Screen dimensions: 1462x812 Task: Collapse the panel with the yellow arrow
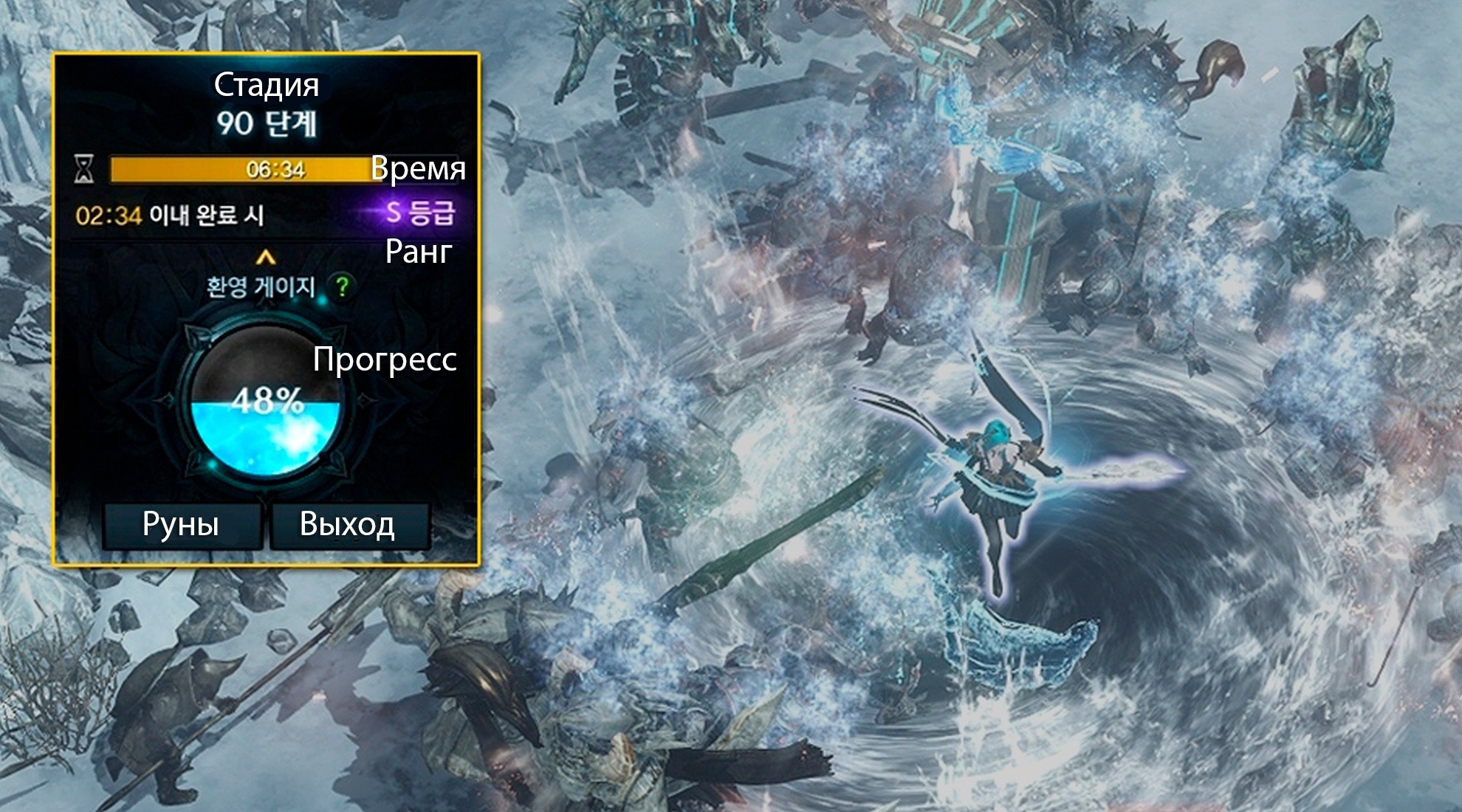coord(266,258)
